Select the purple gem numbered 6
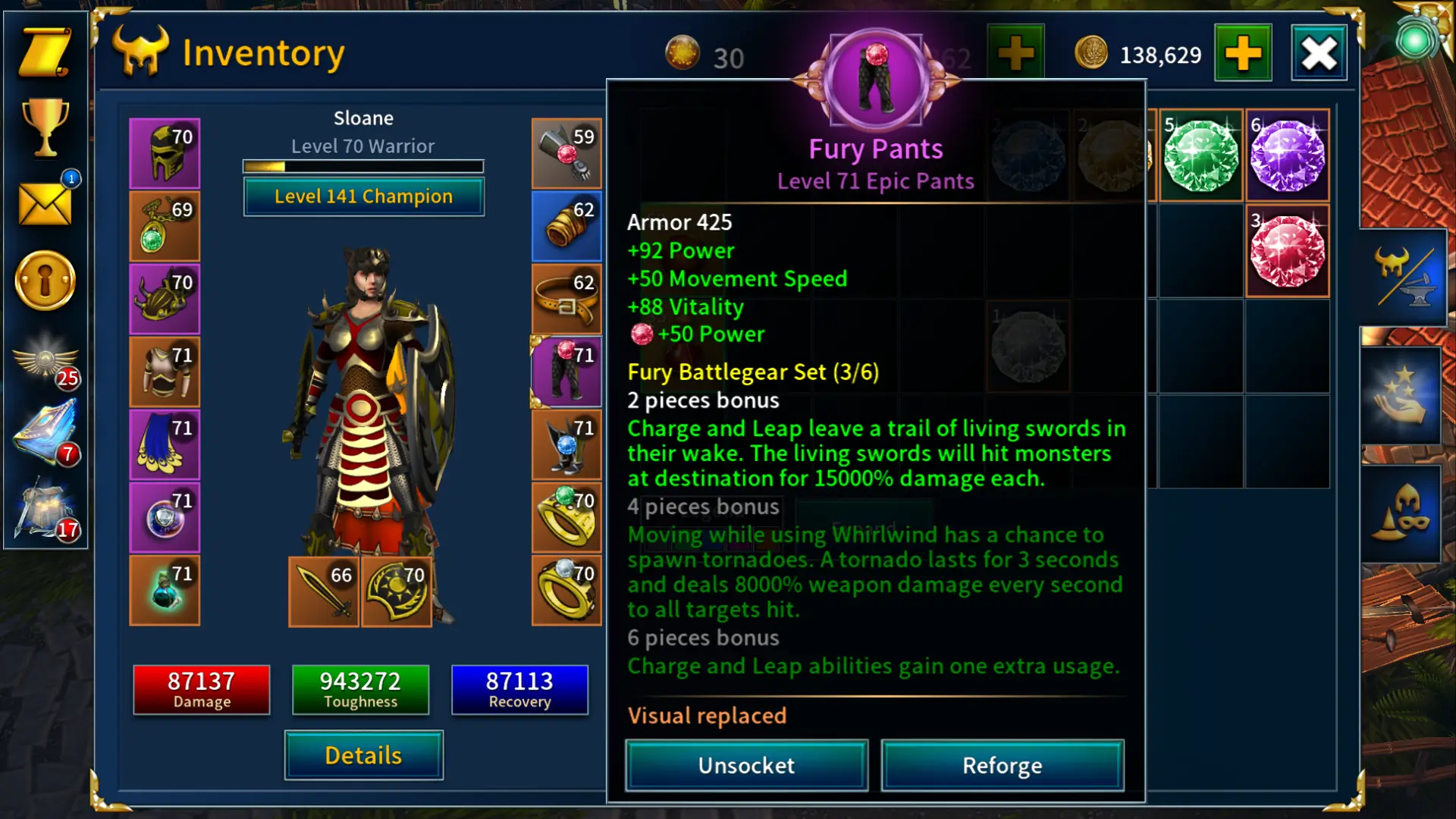The height and width of the screenshot is (819, 1456). pos(1288,155)
